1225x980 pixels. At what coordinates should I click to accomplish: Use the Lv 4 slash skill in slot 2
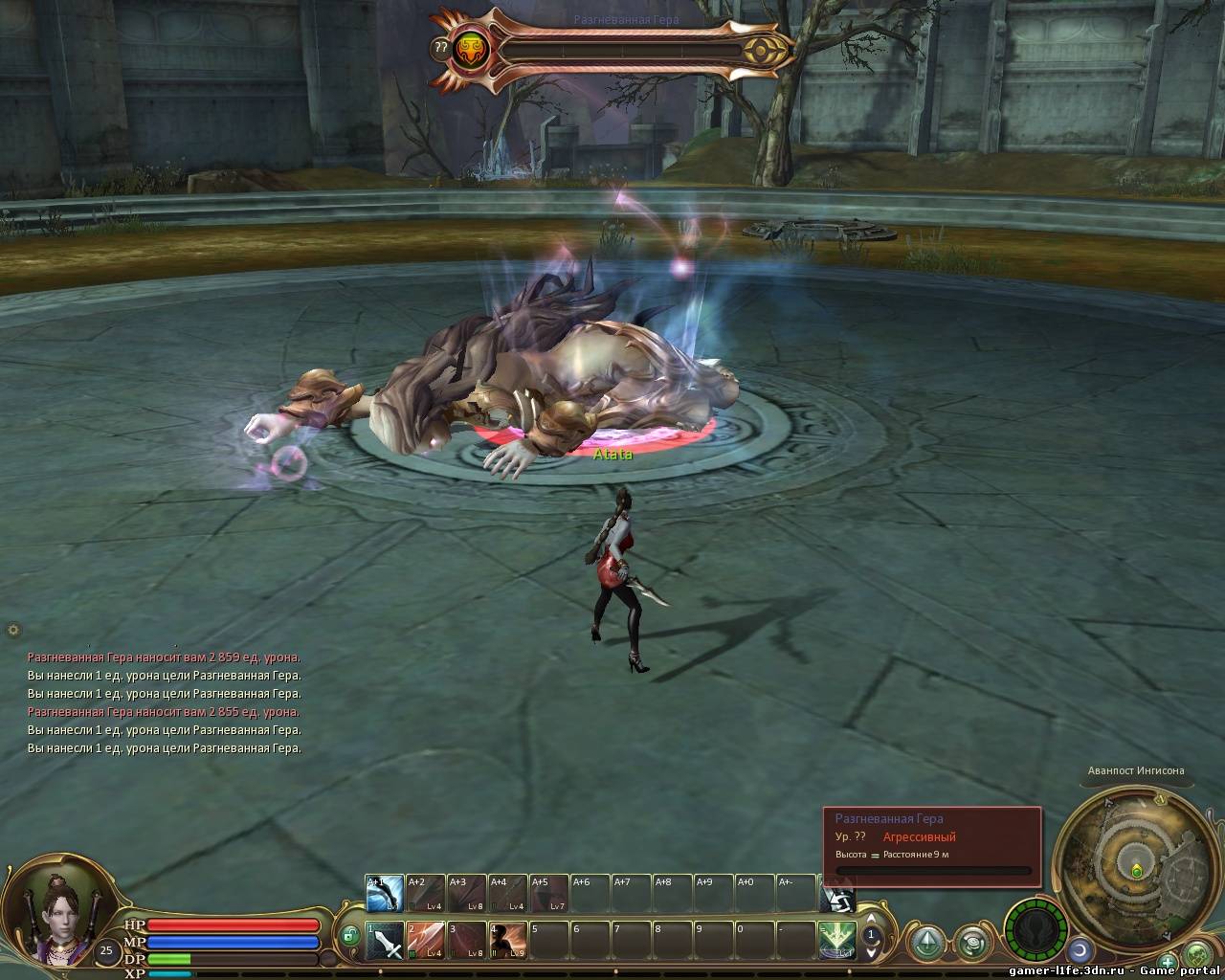tap(426, 941)
